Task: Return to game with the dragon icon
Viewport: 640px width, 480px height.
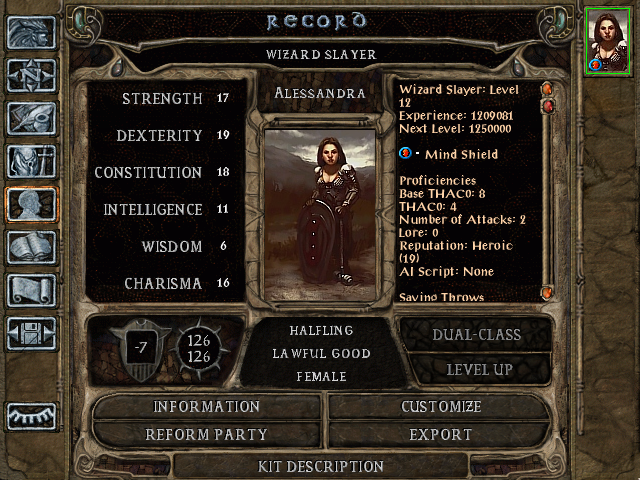Action: tap(31, 32)
